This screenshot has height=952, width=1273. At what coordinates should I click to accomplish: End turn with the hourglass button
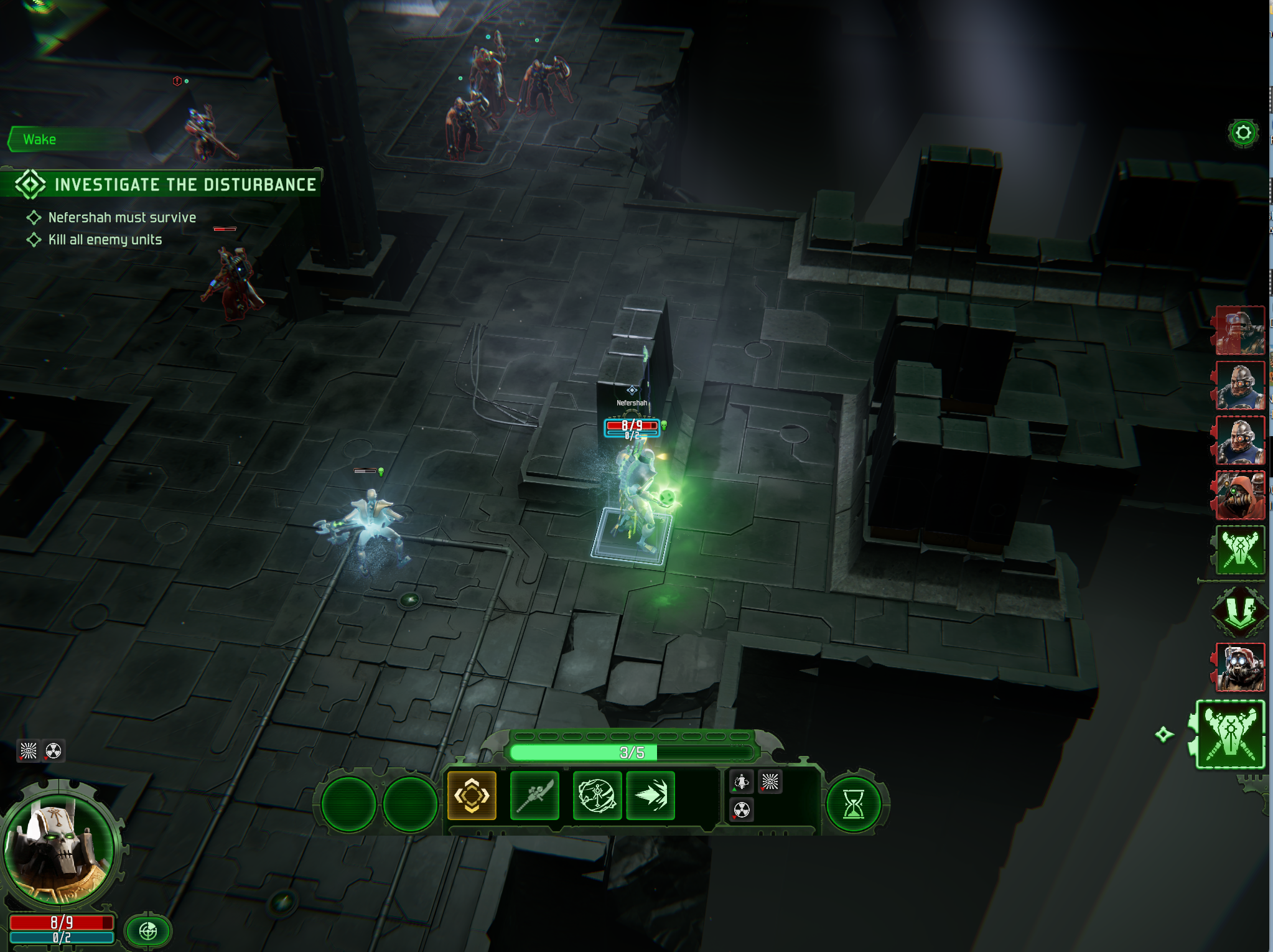click(x=853, y=804)
